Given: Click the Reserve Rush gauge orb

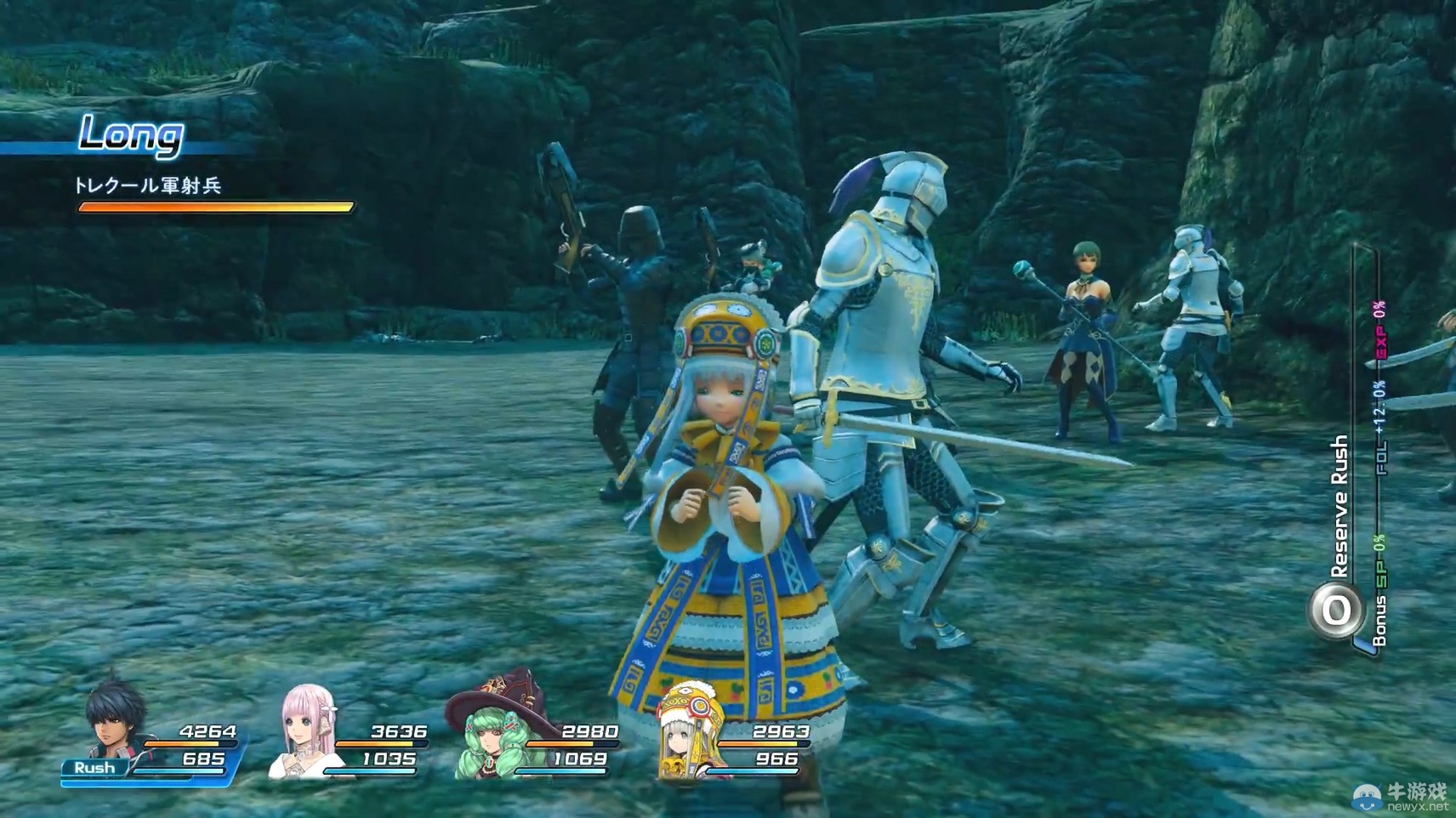Looking at the screenshot, I should [1335, 611].
